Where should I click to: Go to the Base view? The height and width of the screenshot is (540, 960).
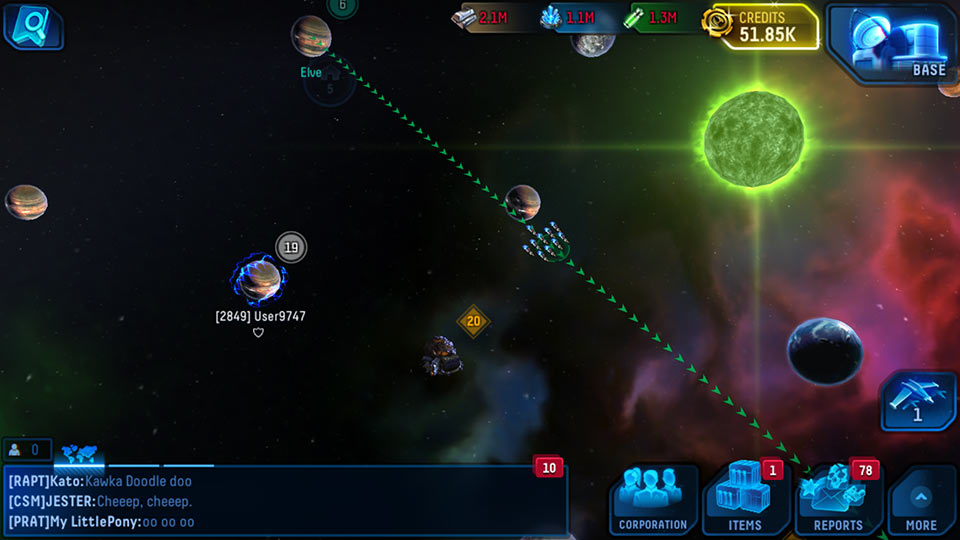[889, 43]
